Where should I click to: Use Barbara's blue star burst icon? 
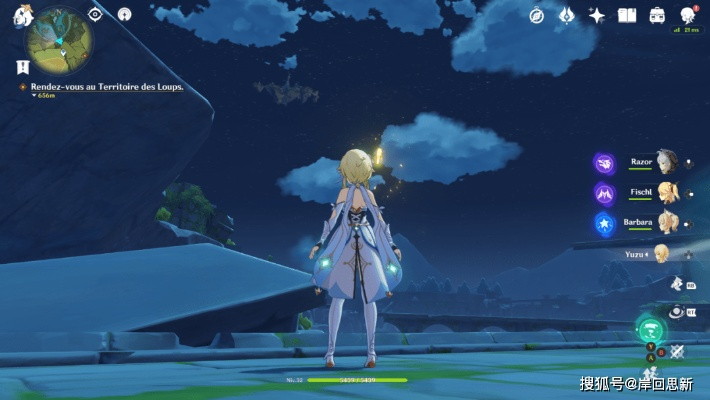(605, 222)
